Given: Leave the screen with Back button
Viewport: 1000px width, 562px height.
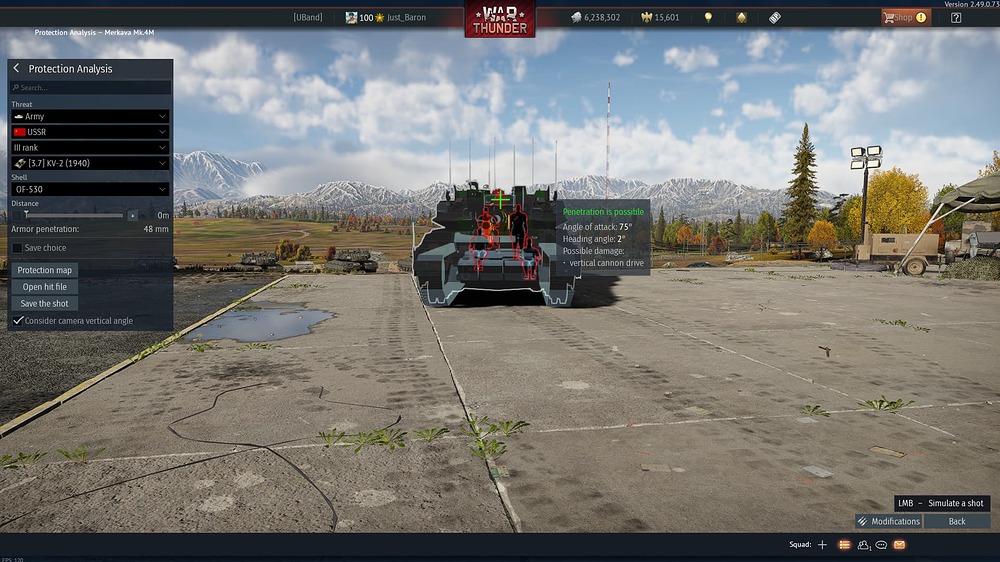Looking at the screenshot, I should point(957,521).
